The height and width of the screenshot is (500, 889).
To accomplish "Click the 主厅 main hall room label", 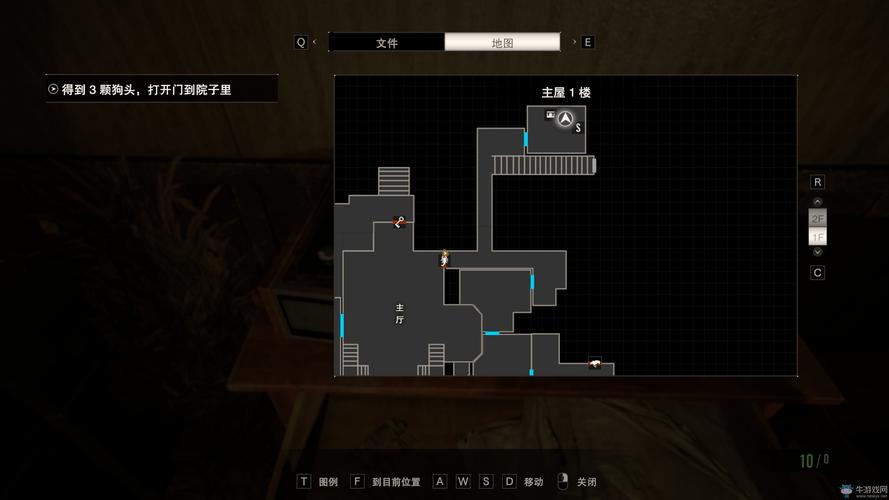I will pyautogui.click(x=399, y=313).
